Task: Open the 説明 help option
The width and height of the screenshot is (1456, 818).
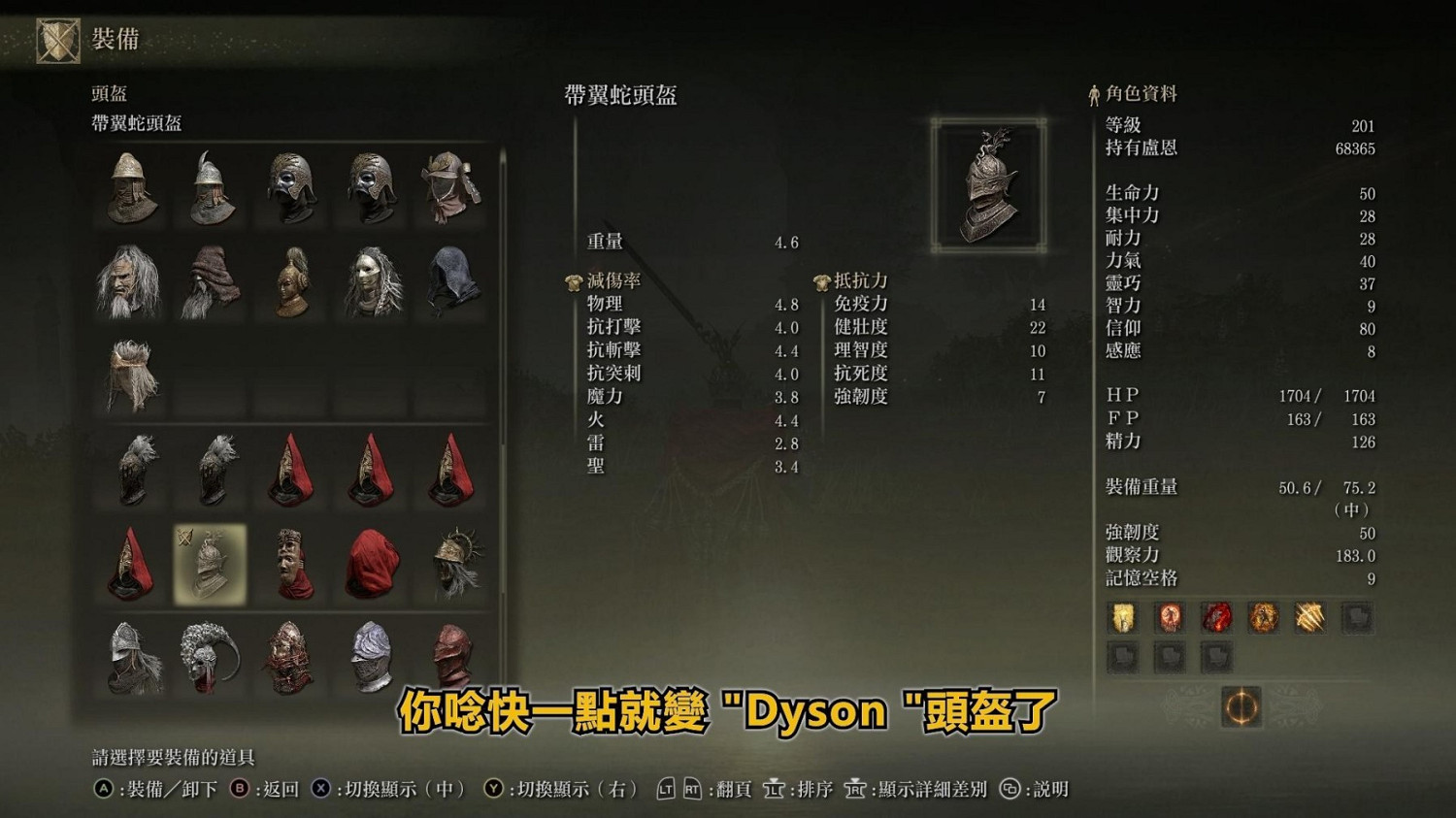Action: pos(1046,789)
